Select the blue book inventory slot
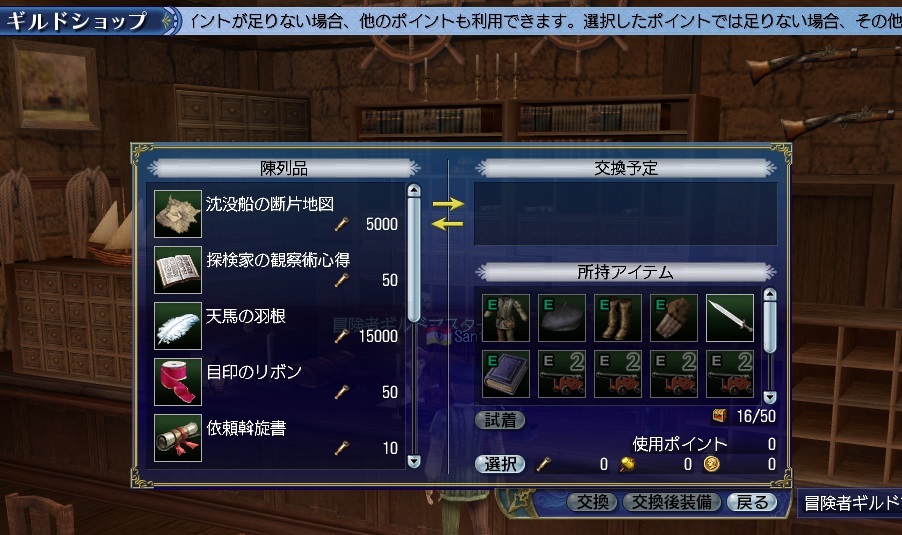The width and height of the screenshot is (902, 535). point(506,374)
